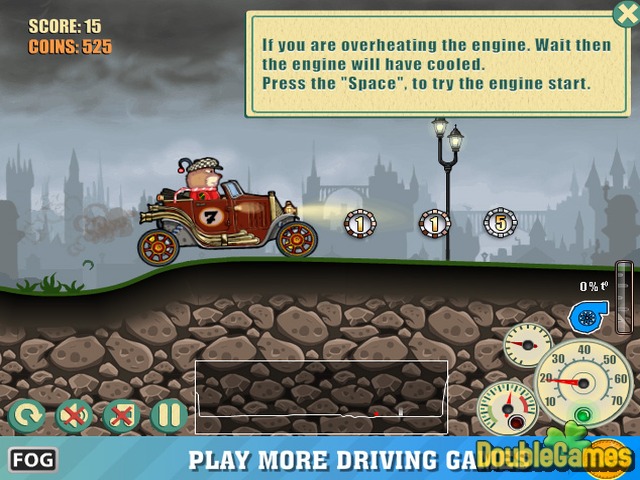Toggle sound effects with the crossed speaker button

[73, 415]
